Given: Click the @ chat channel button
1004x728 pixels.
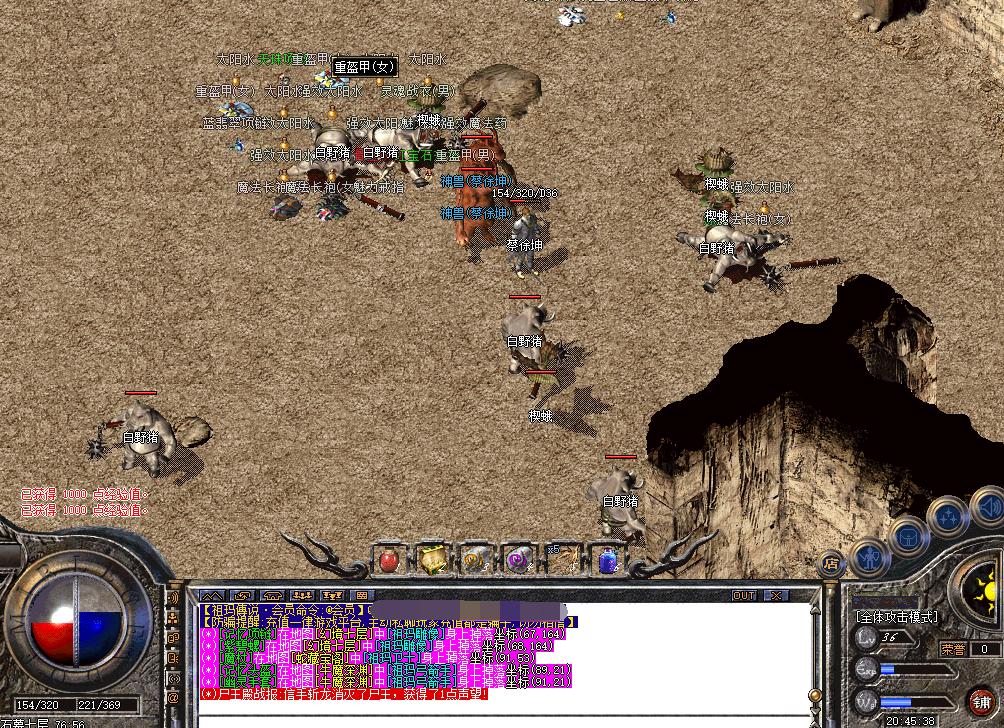Looking at the screenshot, I should (173, 697).
